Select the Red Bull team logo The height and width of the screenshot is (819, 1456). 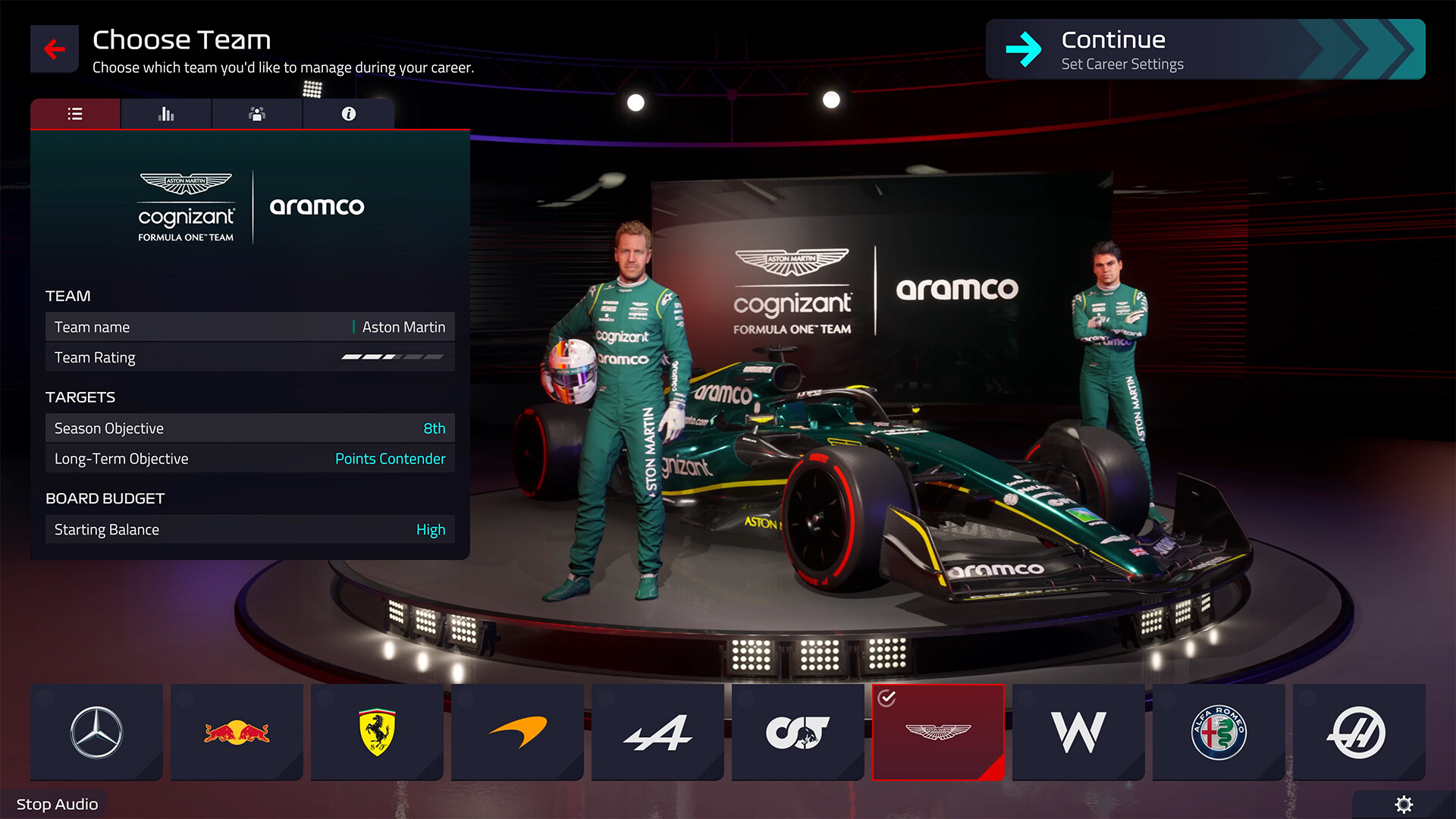point(236,731)
